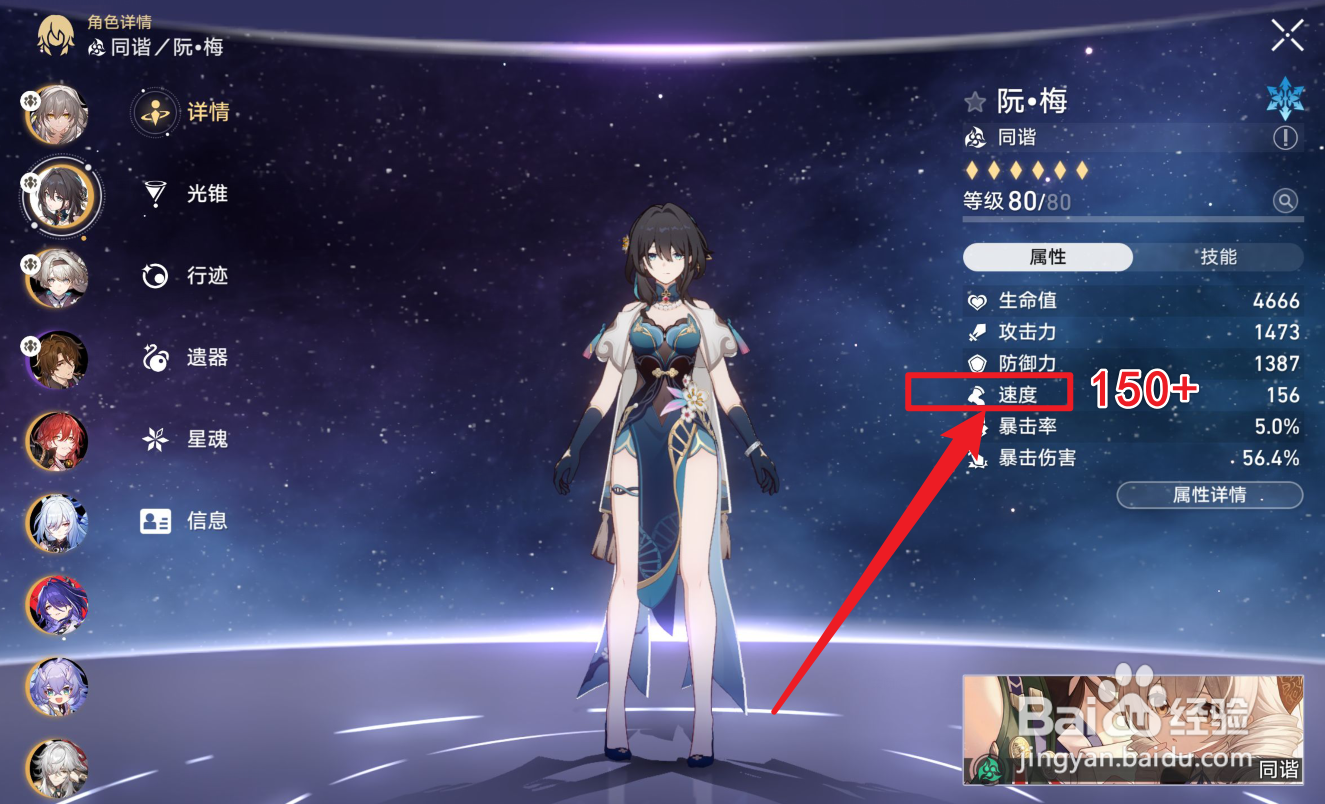This screenshot has width=1325, height=804.
Task: Click the magnifier icon beside level 80/80
Action: point(1287,200)
